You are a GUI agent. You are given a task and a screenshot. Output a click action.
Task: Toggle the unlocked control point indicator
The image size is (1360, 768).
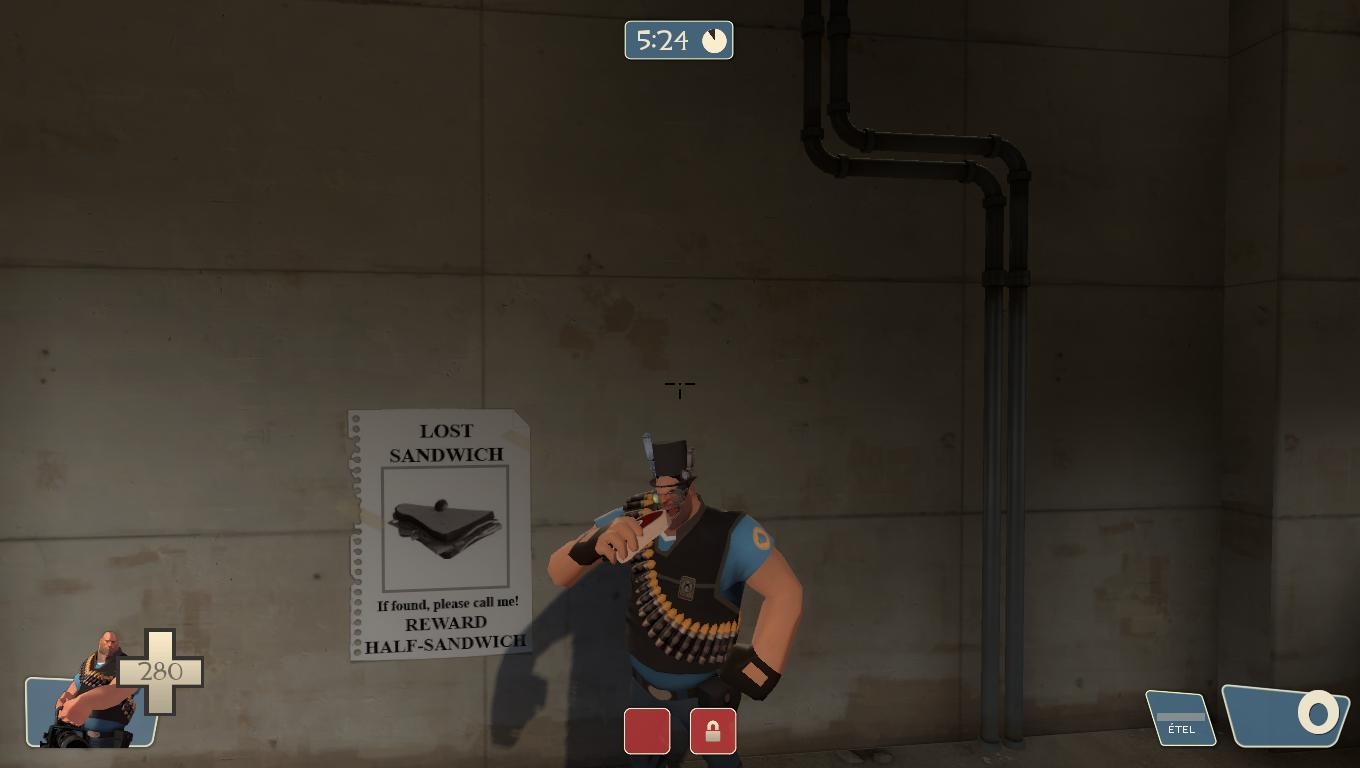647,731
